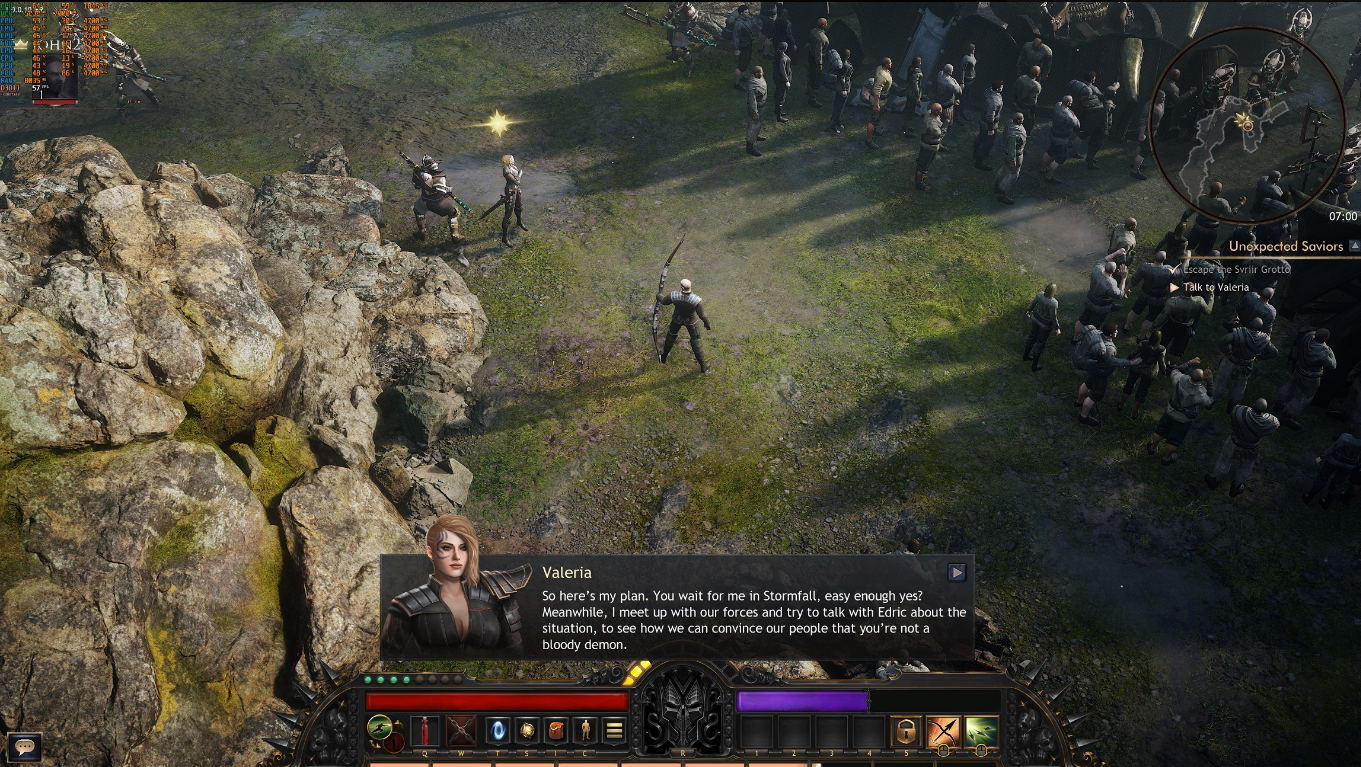Select the Talk to Valeria objective
Screen dimensions: 1361x767
[x=1215, y=287]
